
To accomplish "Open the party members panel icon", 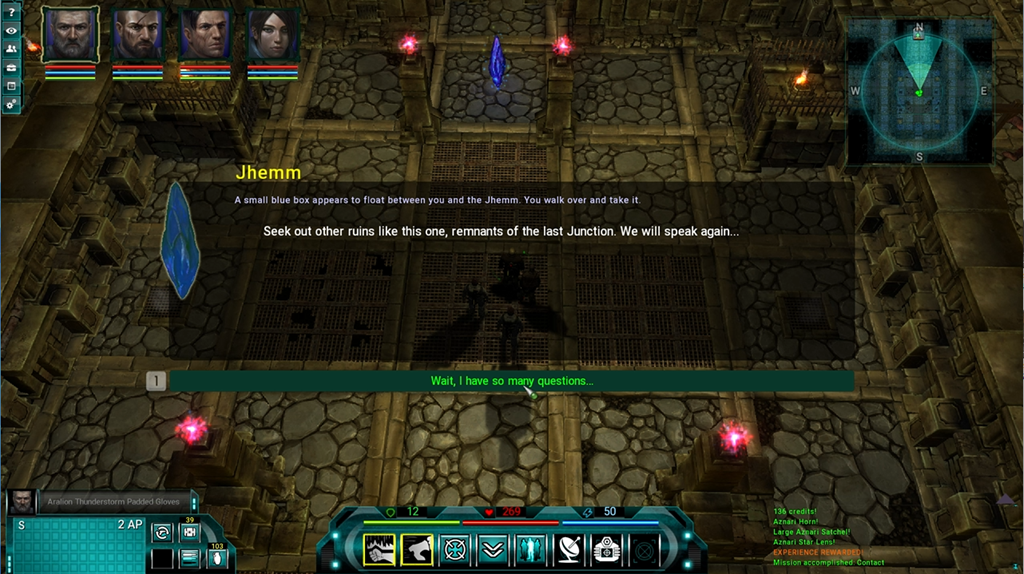I will pyautogui.click(x=11, y=49).
